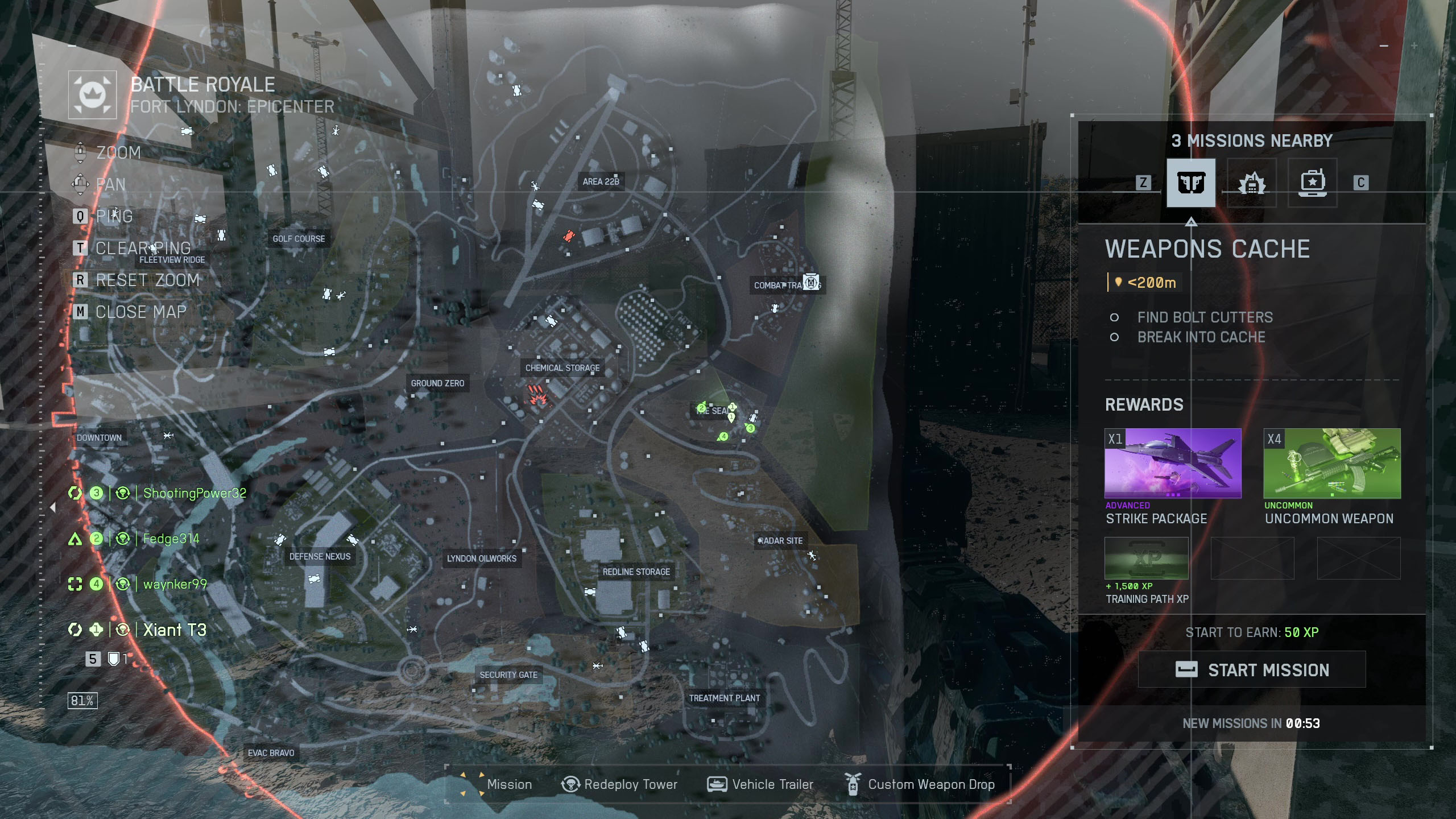Switch to the second nearby mission tab
This screenshot has width=1456, height=819.
1251,183
